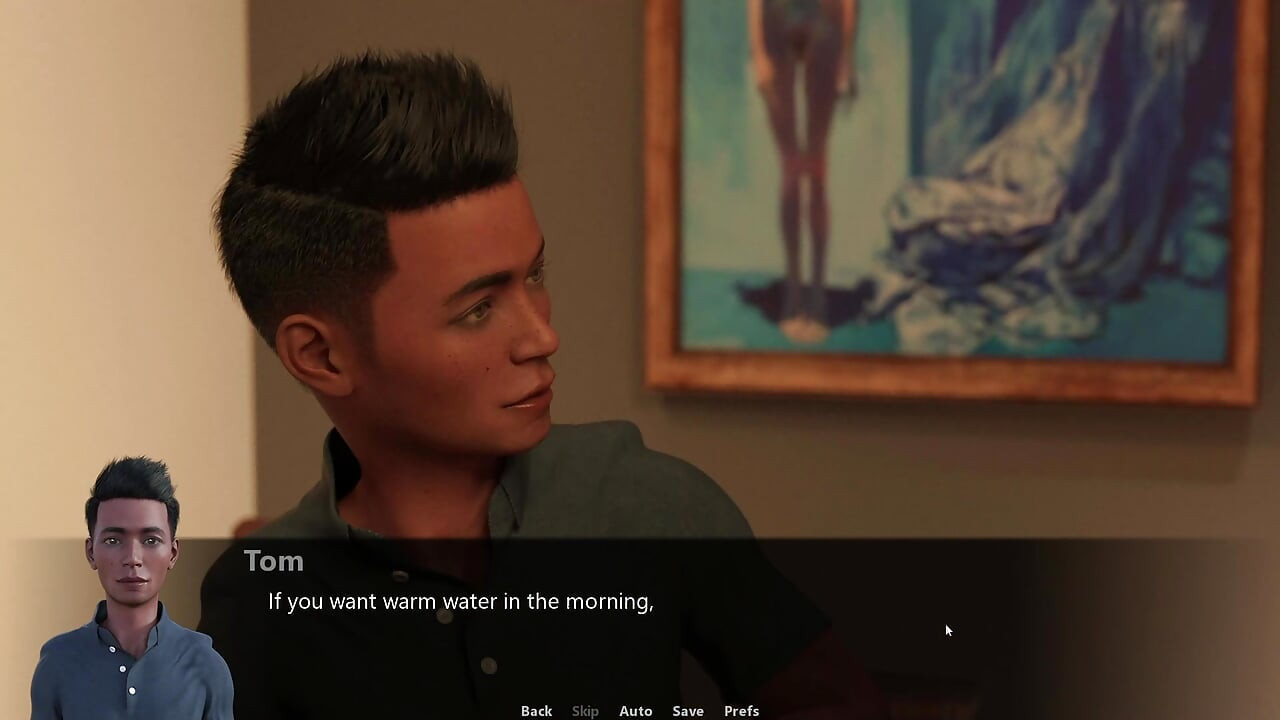Screen dimensions: 1280x720
Task: Click Back in the quick menu
Action: coord(536,710)
